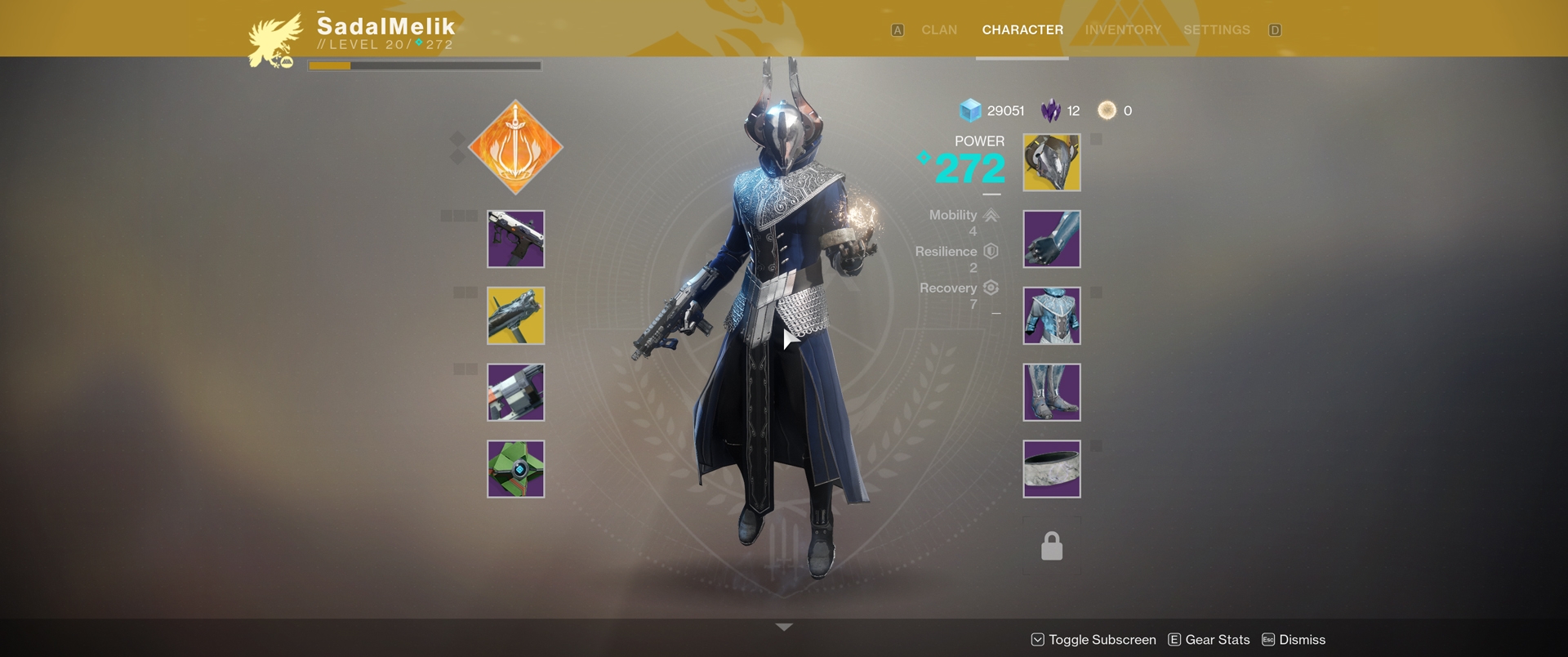
Task: Open the power weapon launcher slot
Action: pyautogui.click(x=515, y=393)
